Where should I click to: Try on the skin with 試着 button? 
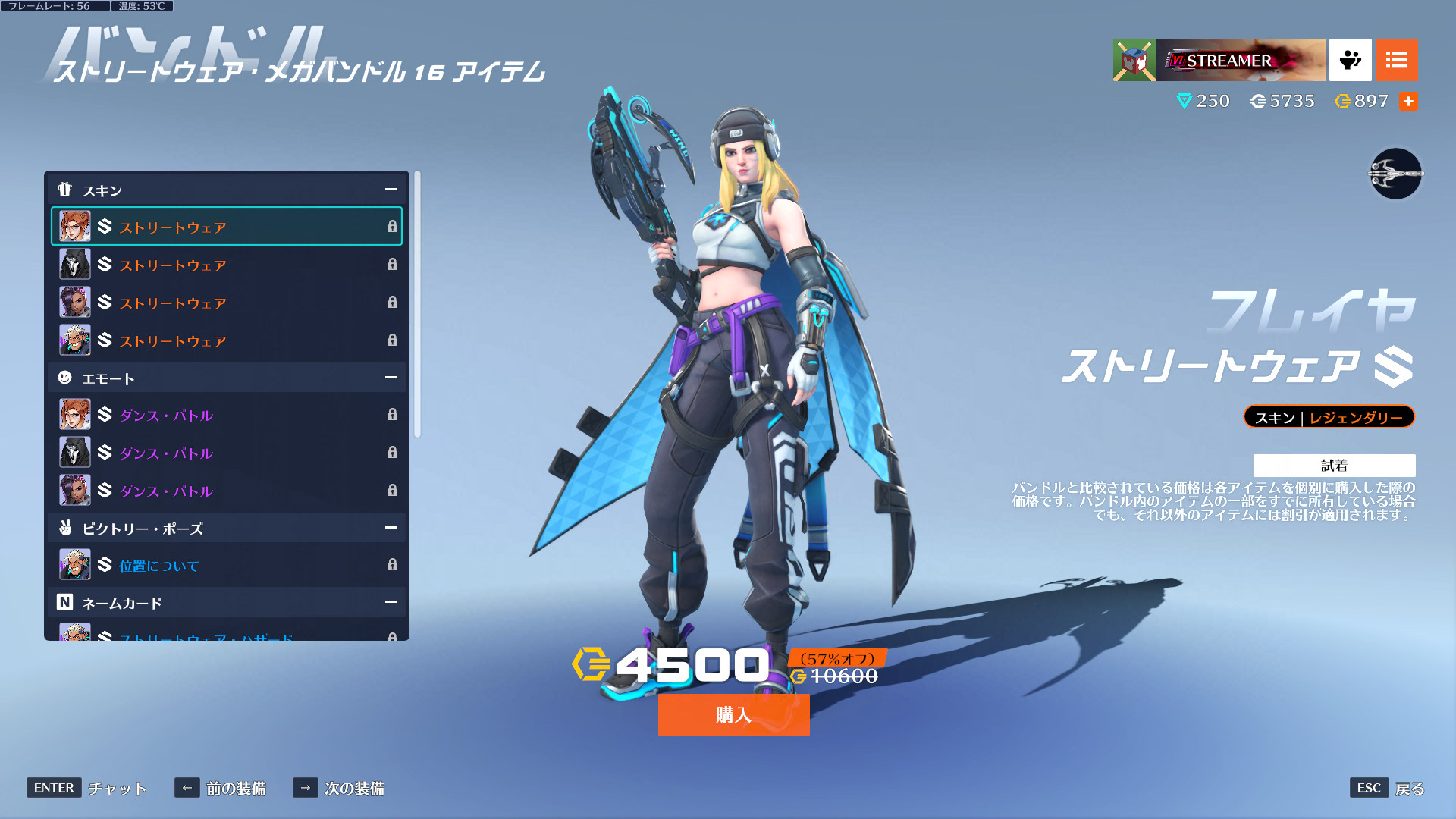[x=1334, y=465]
